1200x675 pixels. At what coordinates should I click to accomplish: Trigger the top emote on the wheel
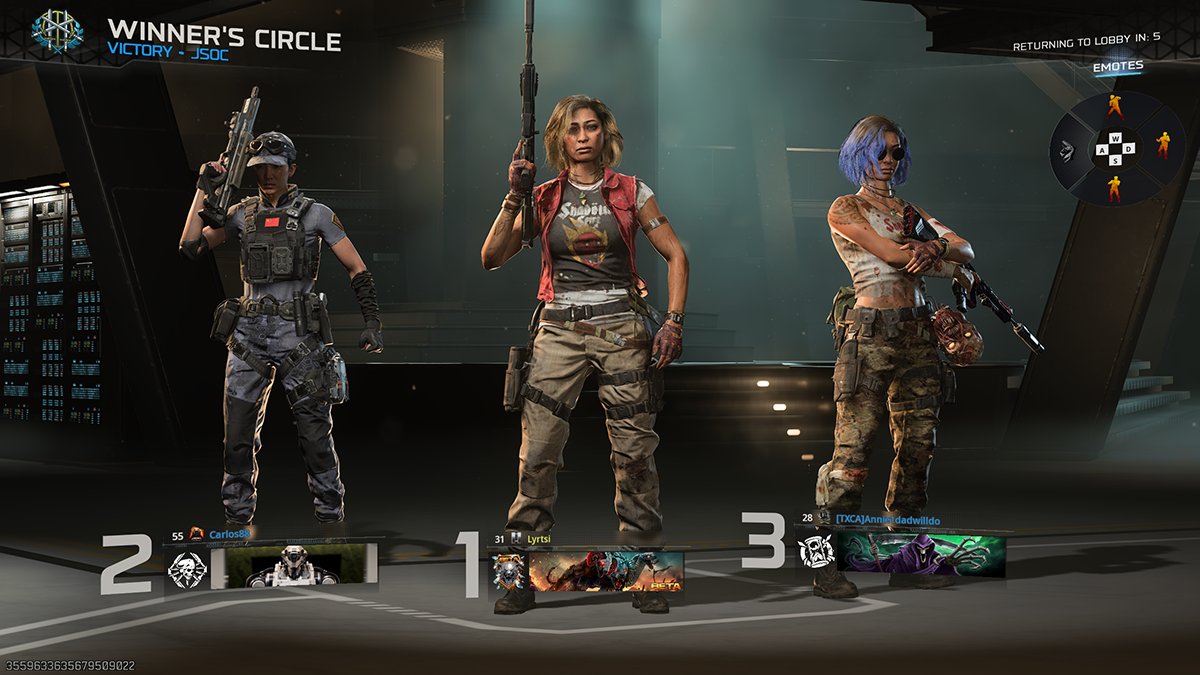click(1115, 107)
